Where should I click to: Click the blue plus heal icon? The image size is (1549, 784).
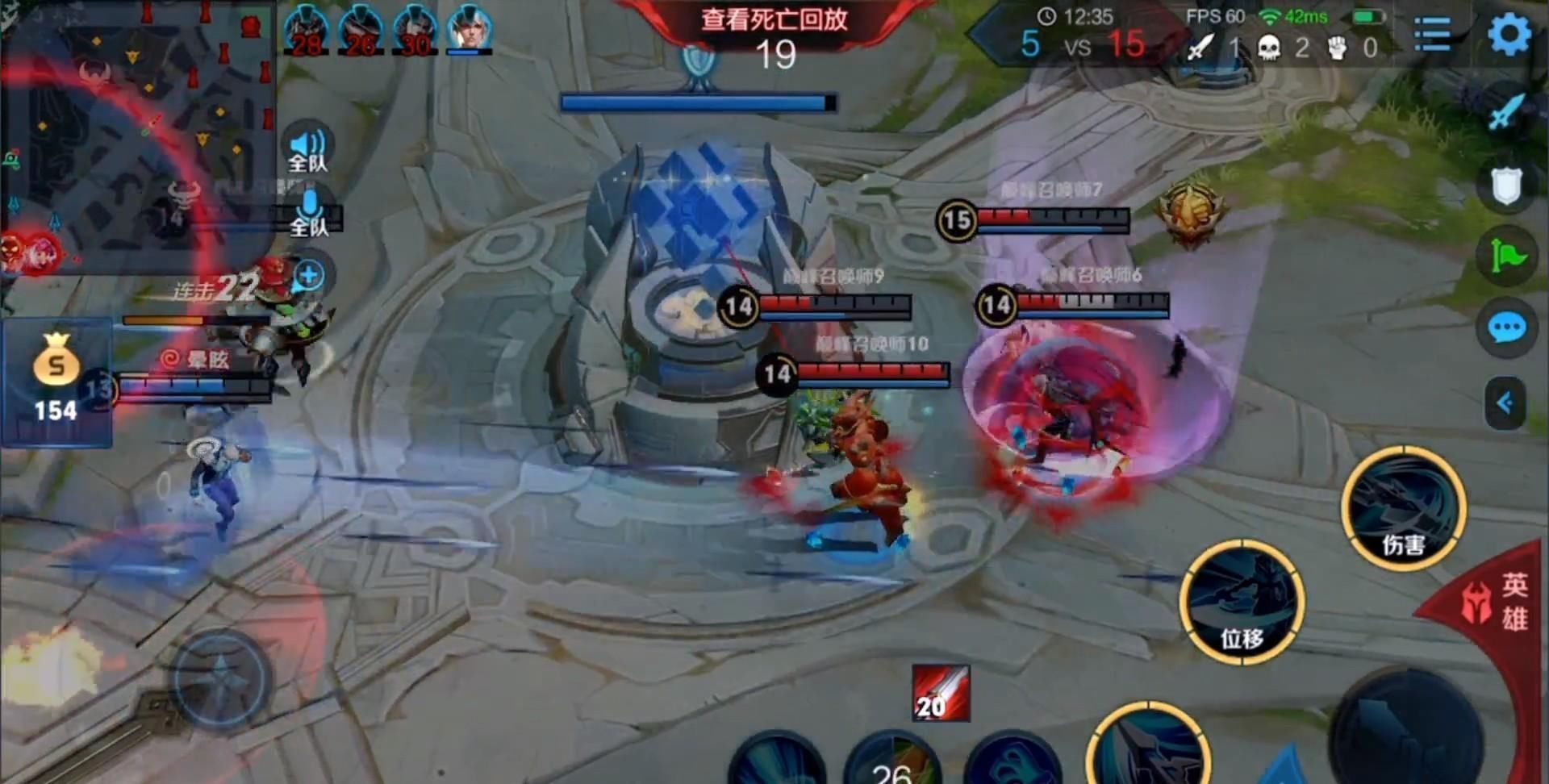pos(309,276)
